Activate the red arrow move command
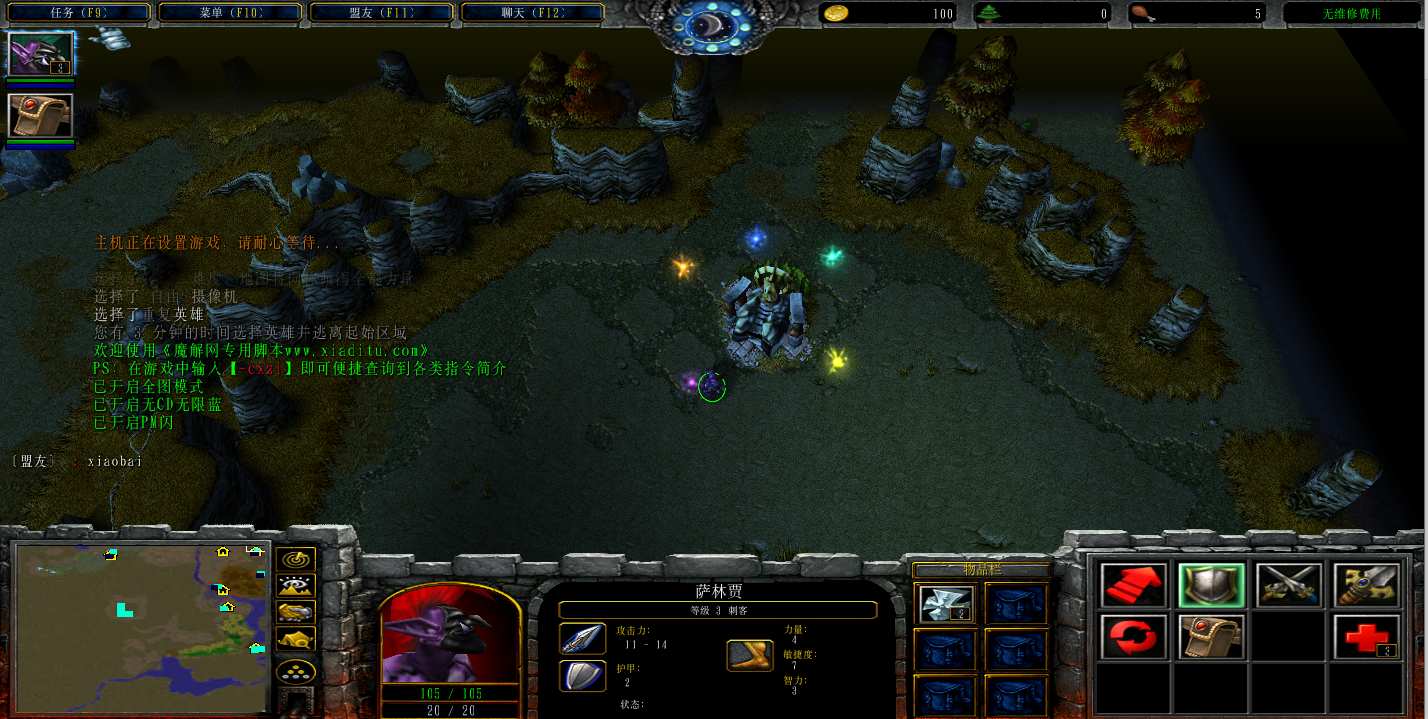The image size is (1428, 719). point(1134,585)
